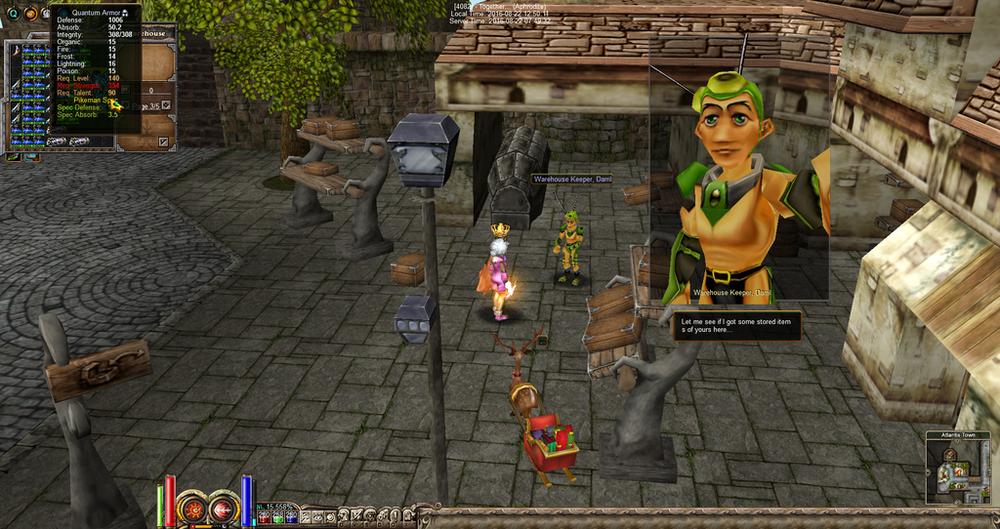Select the right skill orb with red arrow
Viewport: 1000px width, 529px height.
[222, 509]
